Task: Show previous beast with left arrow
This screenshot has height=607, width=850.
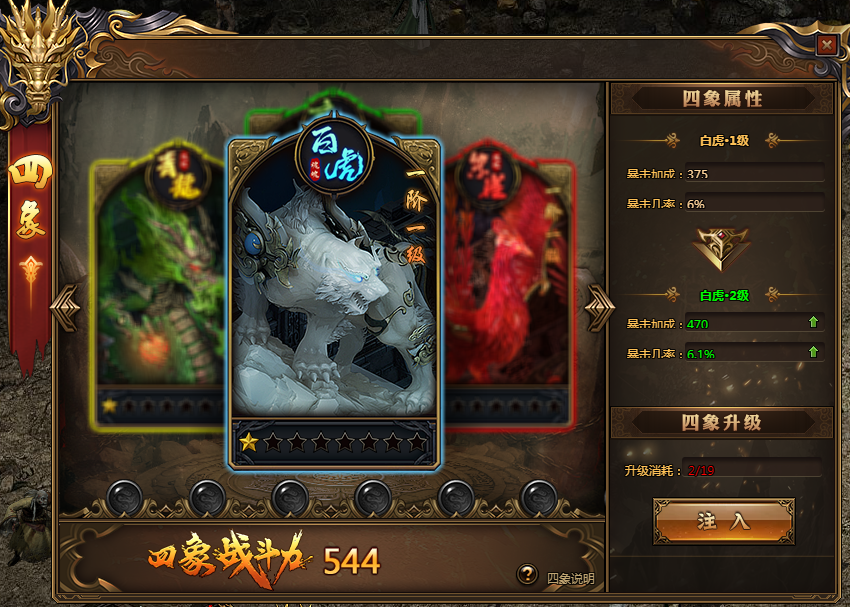Action: pos(68,306)
